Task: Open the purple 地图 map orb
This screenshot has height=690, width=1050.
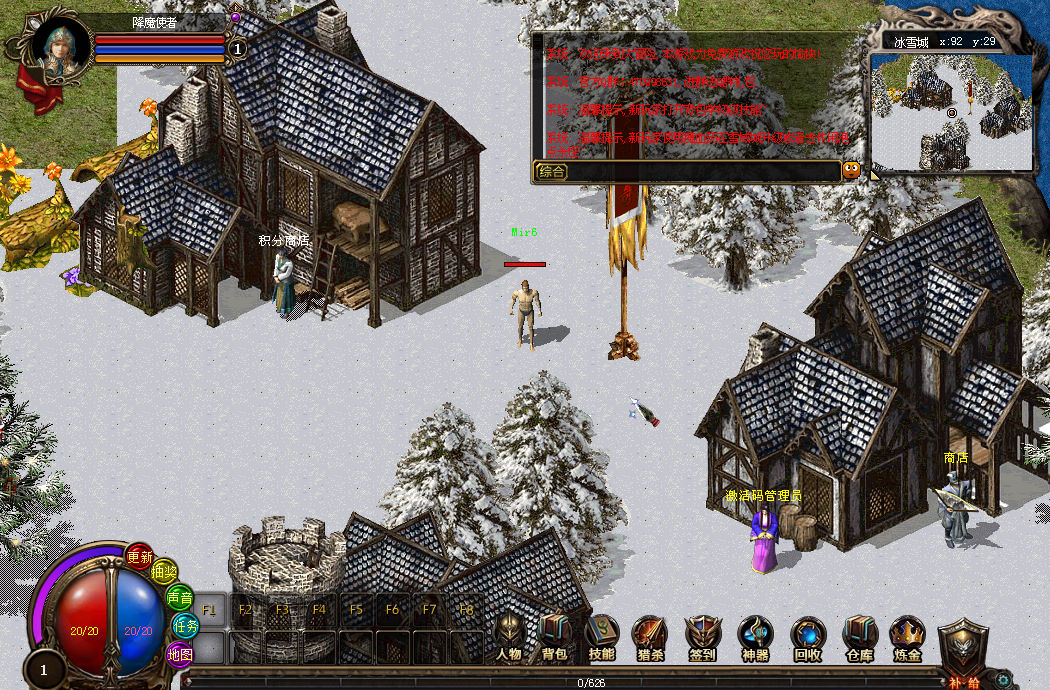Action: pos(180,654)
